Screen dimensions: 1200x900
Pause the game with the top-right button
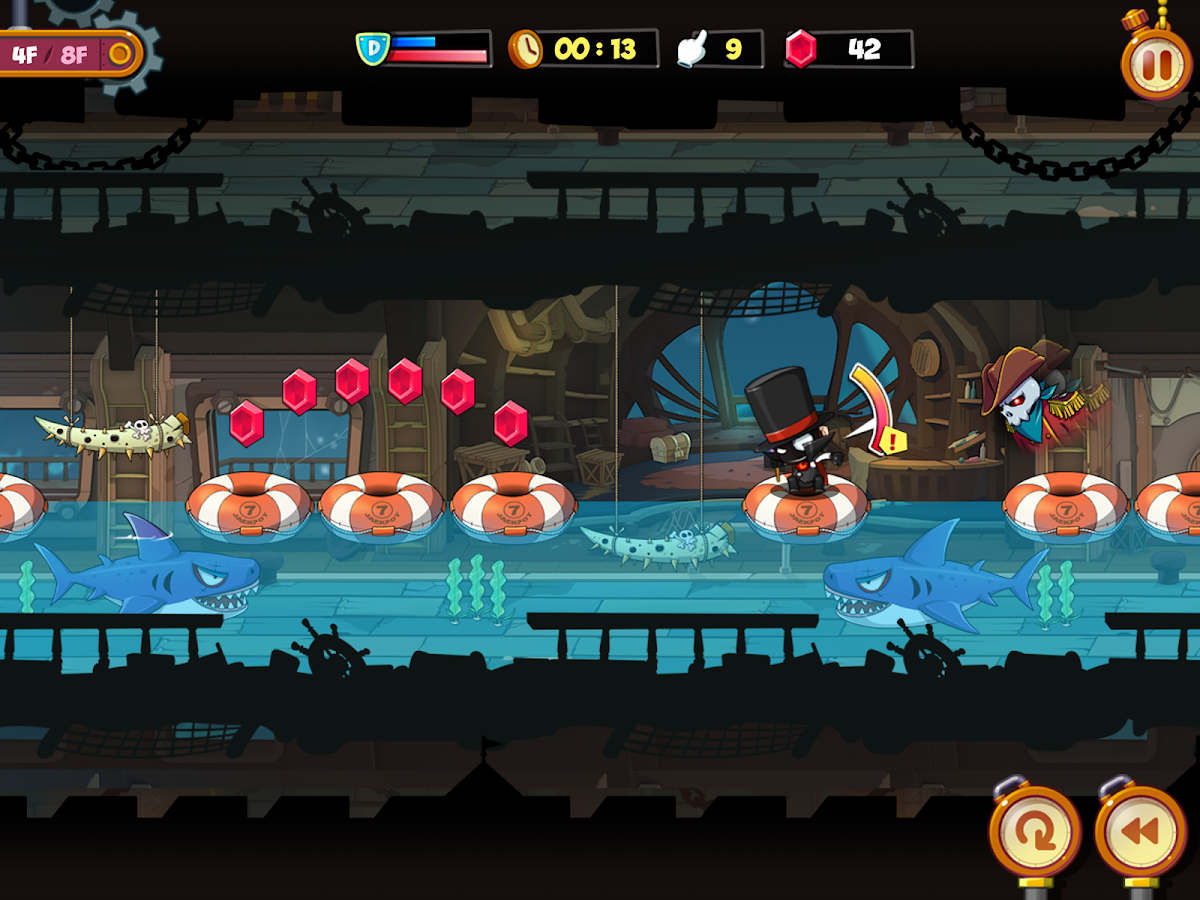coord(1156,63)
